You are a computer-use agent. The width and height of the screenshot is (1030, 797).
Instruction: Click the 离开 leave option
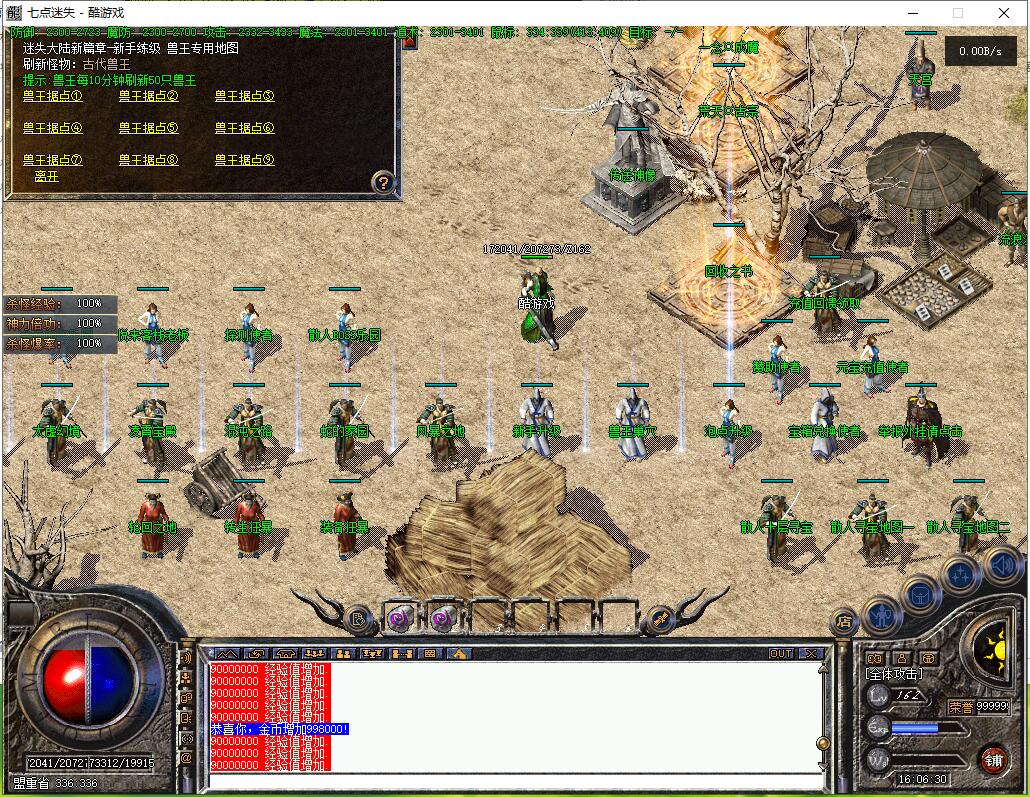click(46, 176)
